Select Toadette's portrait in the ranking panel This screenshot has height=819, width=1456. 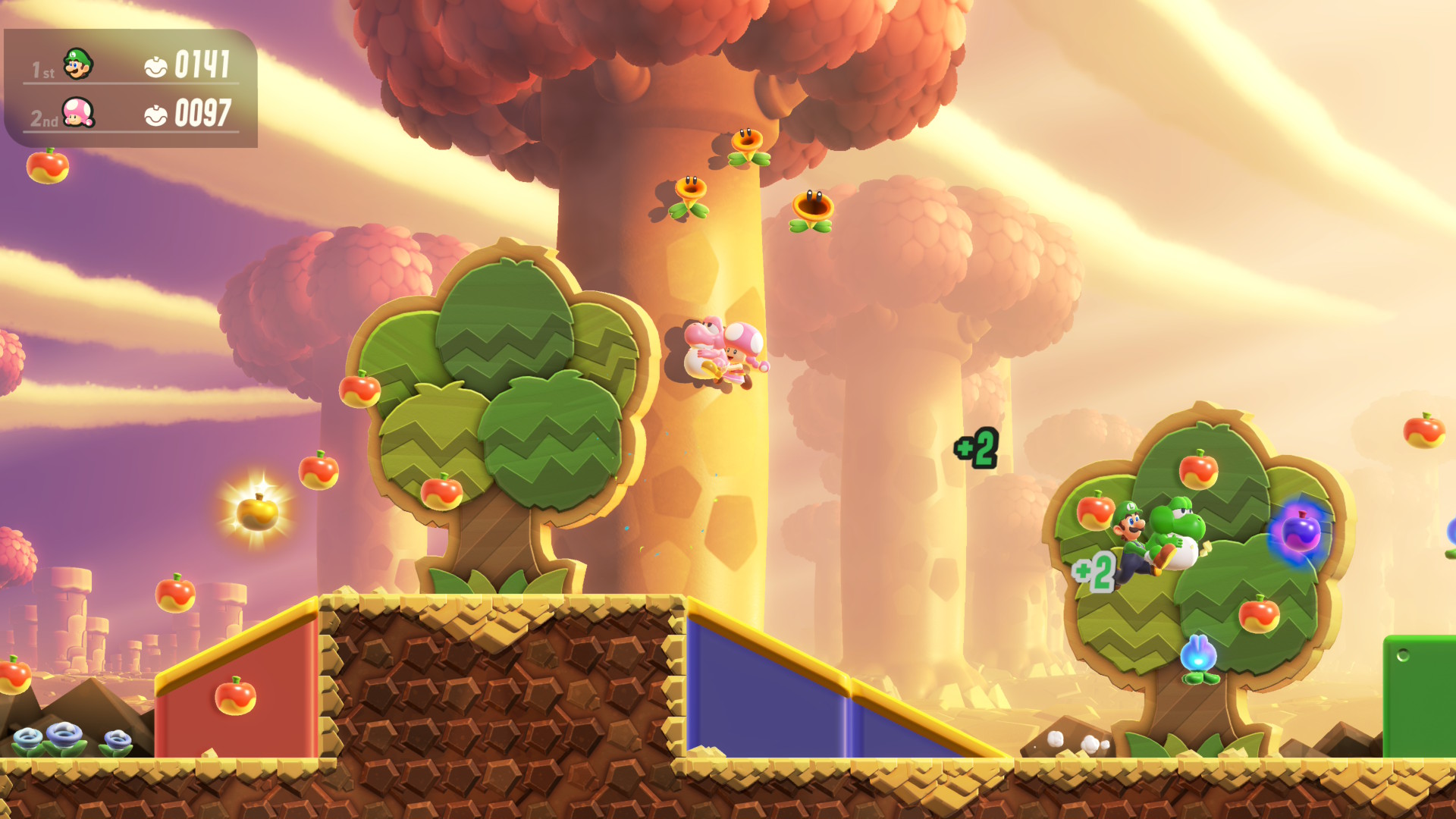(77, 113)
